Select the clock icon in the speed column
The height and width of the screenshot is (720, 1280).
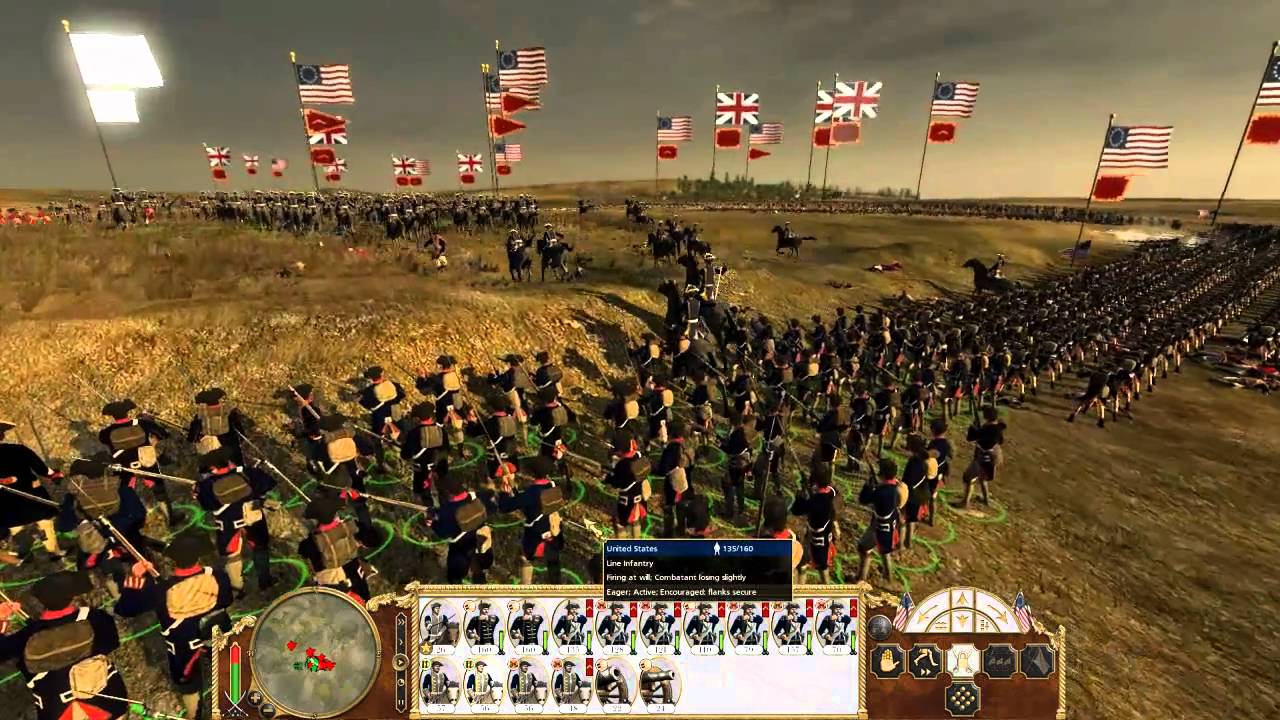pyautogui.click(x=401, y=682)
